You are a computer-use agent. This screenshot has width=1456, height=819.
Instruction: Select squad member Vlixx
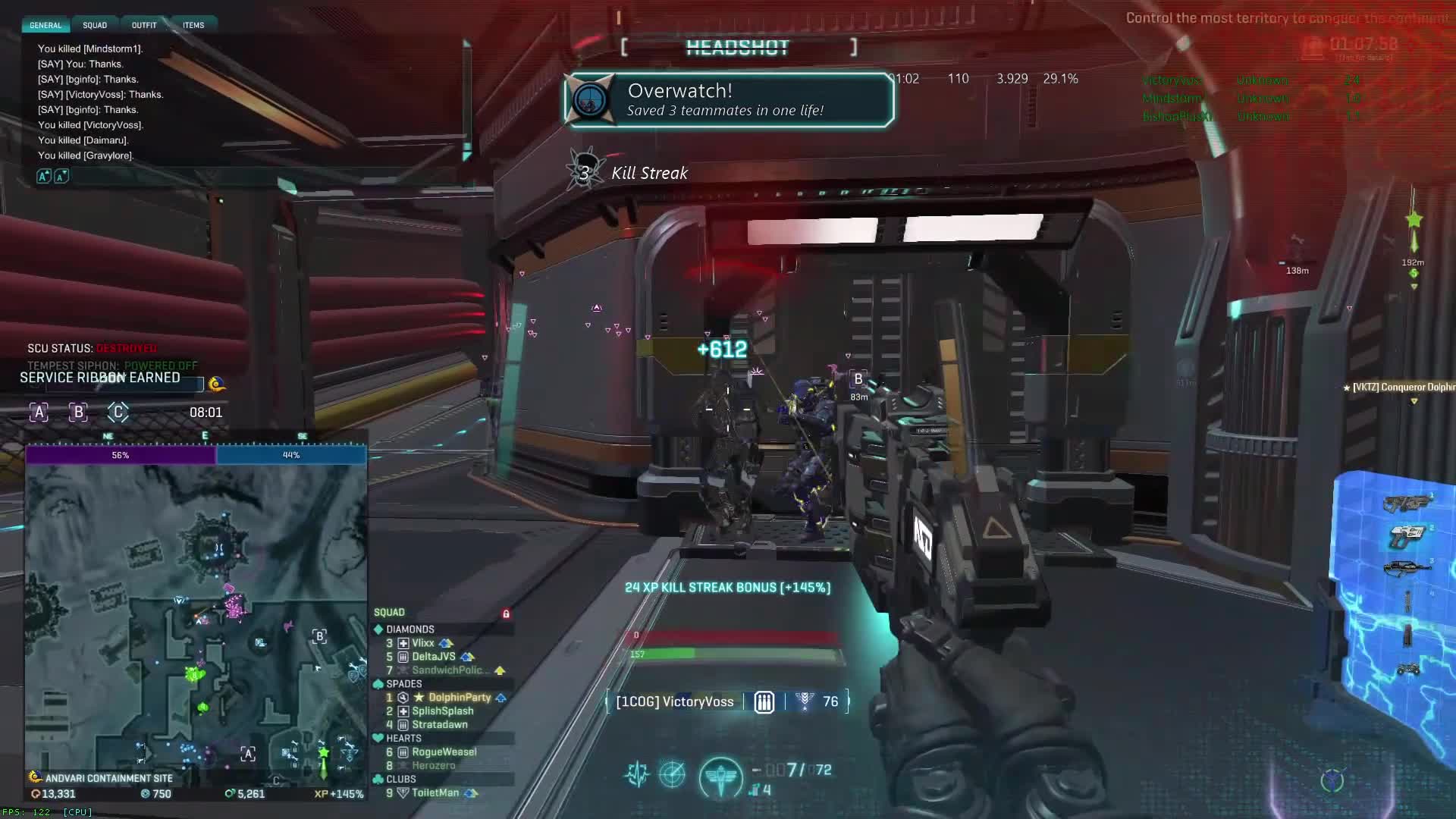pyautogui.click(x=422, y=643)
